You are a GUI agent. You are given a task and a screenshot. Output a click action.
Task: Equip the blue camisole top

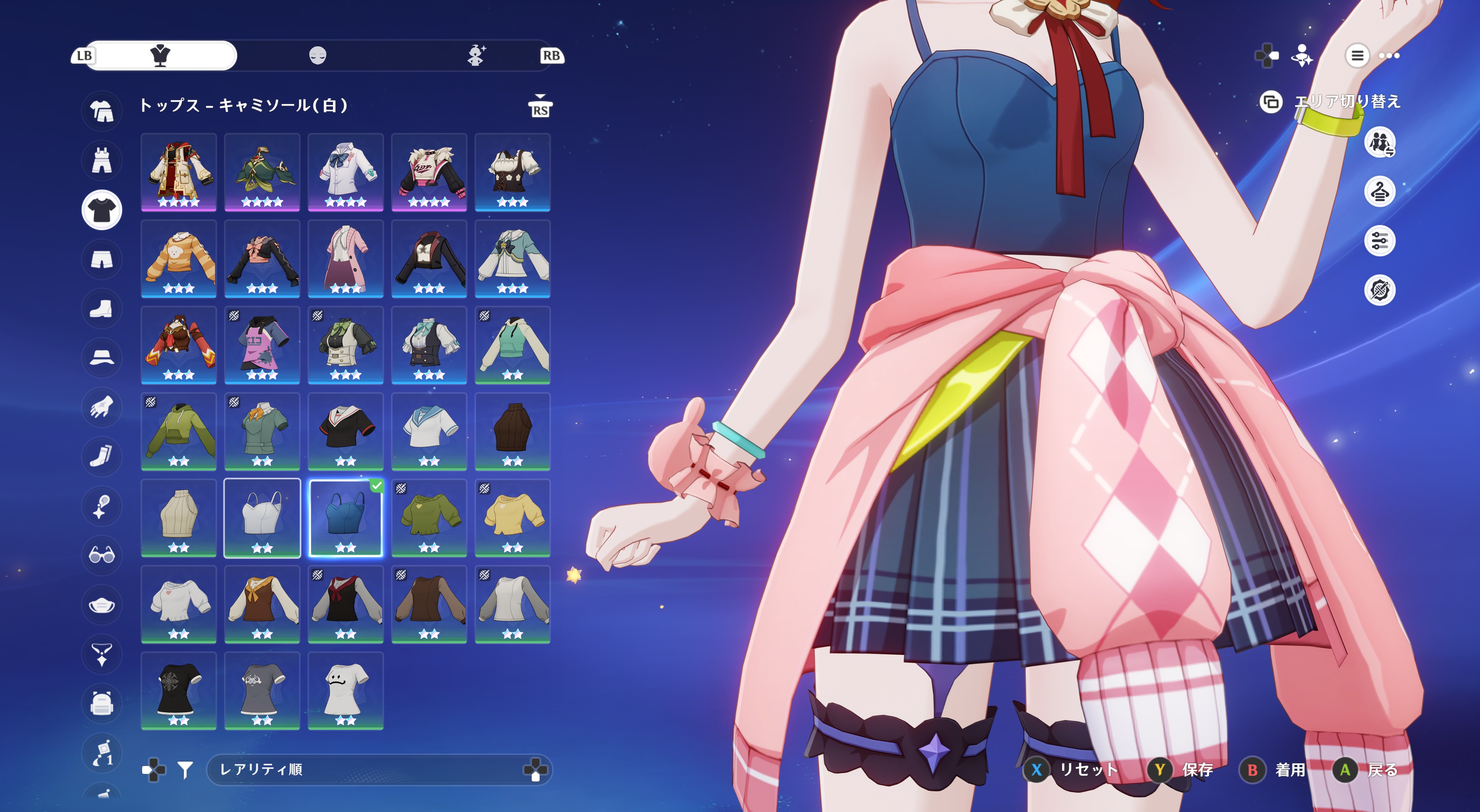[345, 517]
